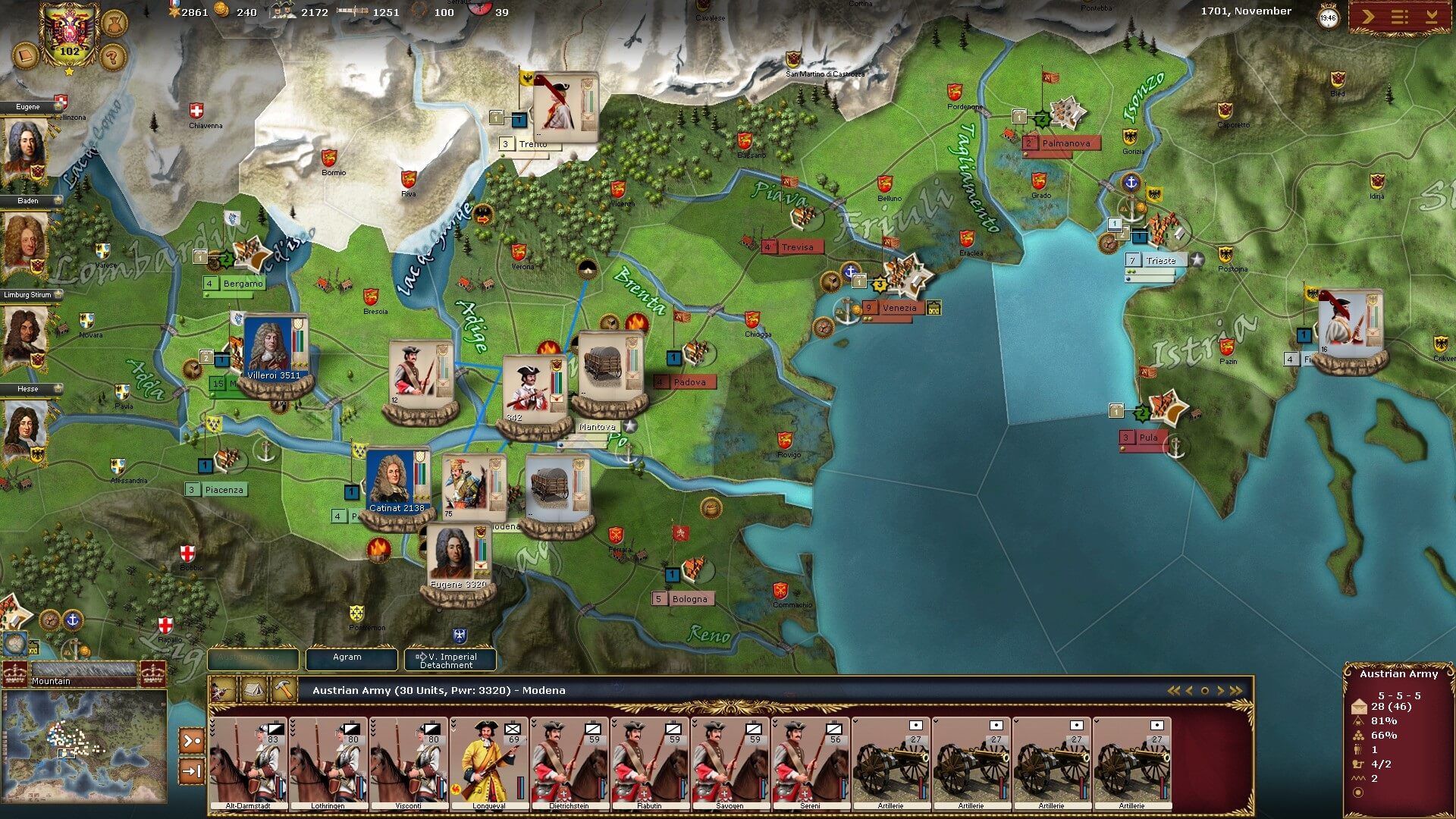Select the Dietrichstein unit card
The height and width of the screenshot is (819, 1456).
point(570,763)
